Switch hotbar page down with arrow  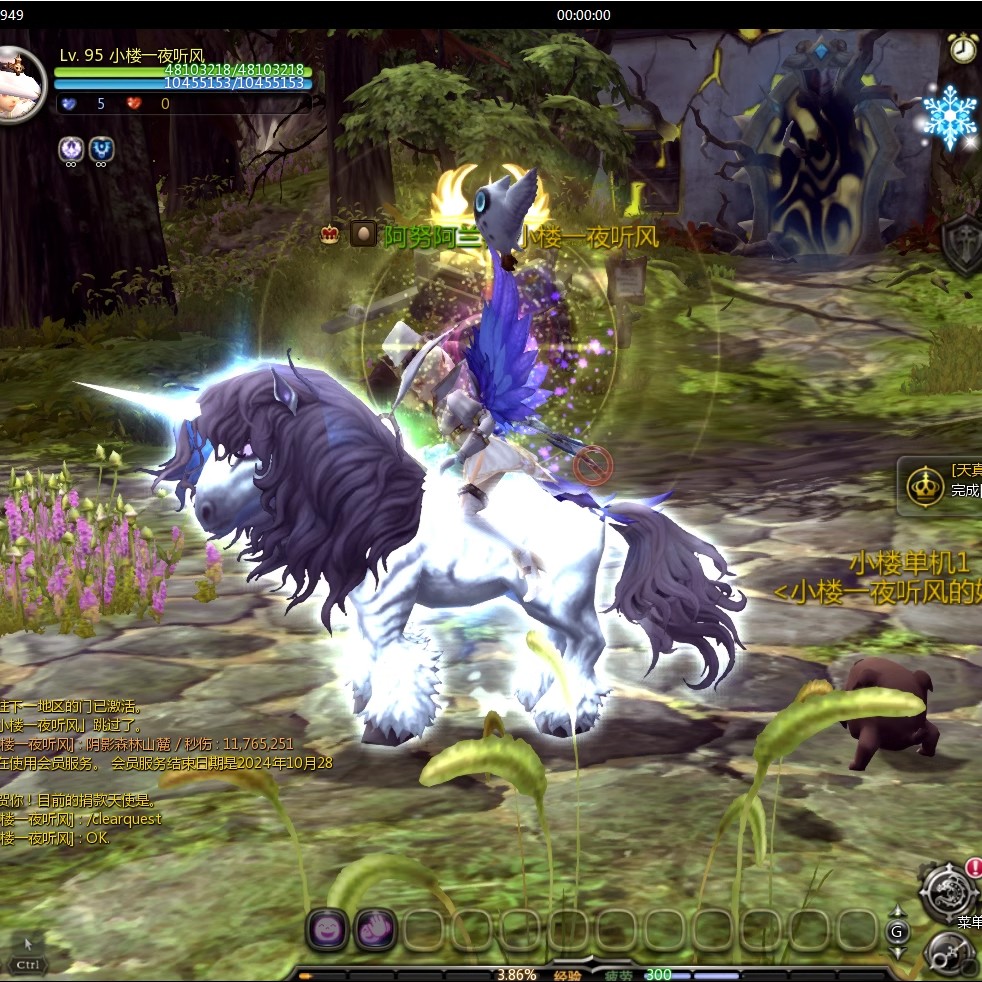pyautogui.click(x=897, y=952)
